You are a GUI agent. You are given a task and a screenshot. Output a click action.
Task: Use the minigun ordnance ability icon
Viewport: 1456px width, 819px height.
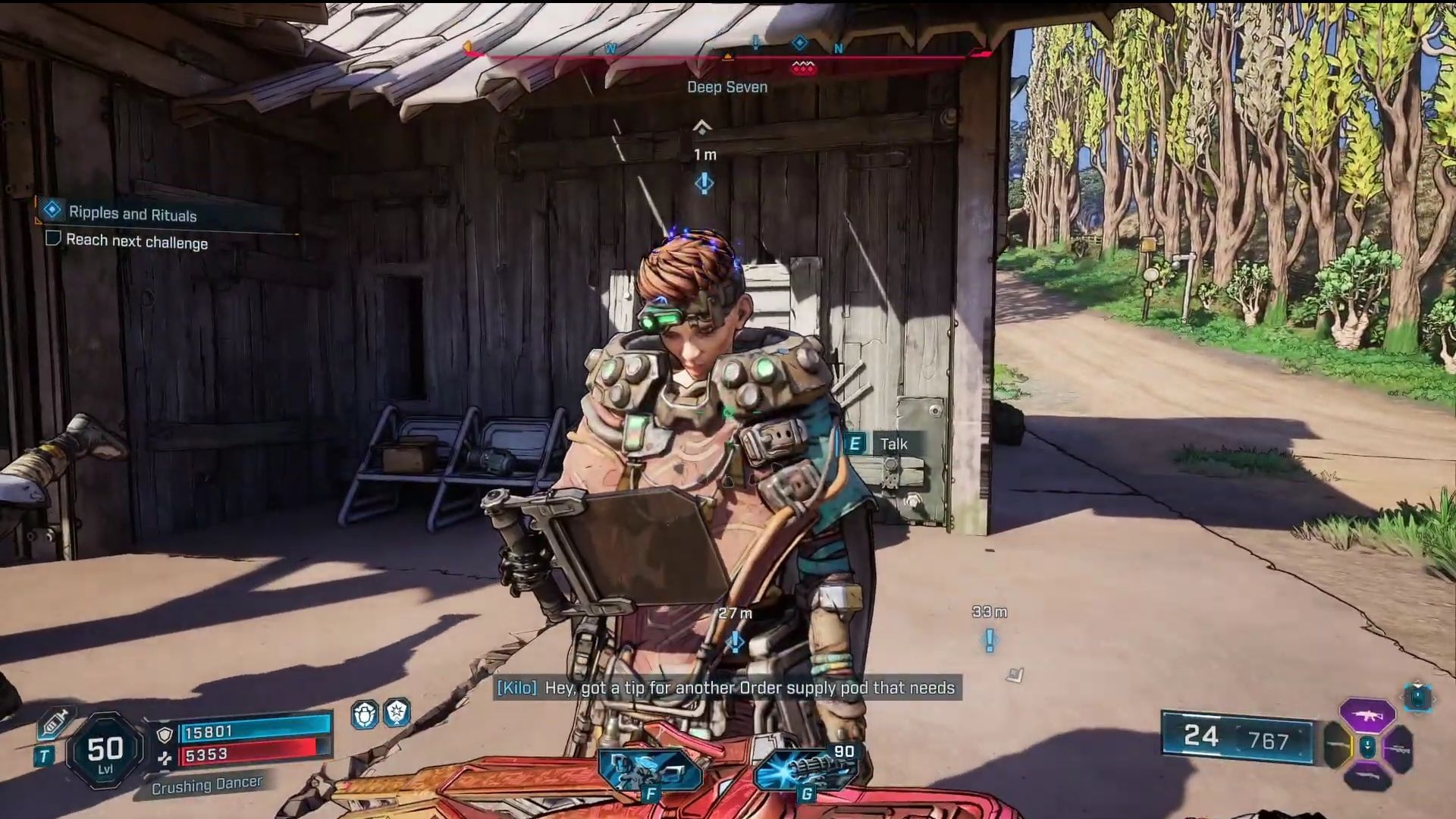point(804,767)
